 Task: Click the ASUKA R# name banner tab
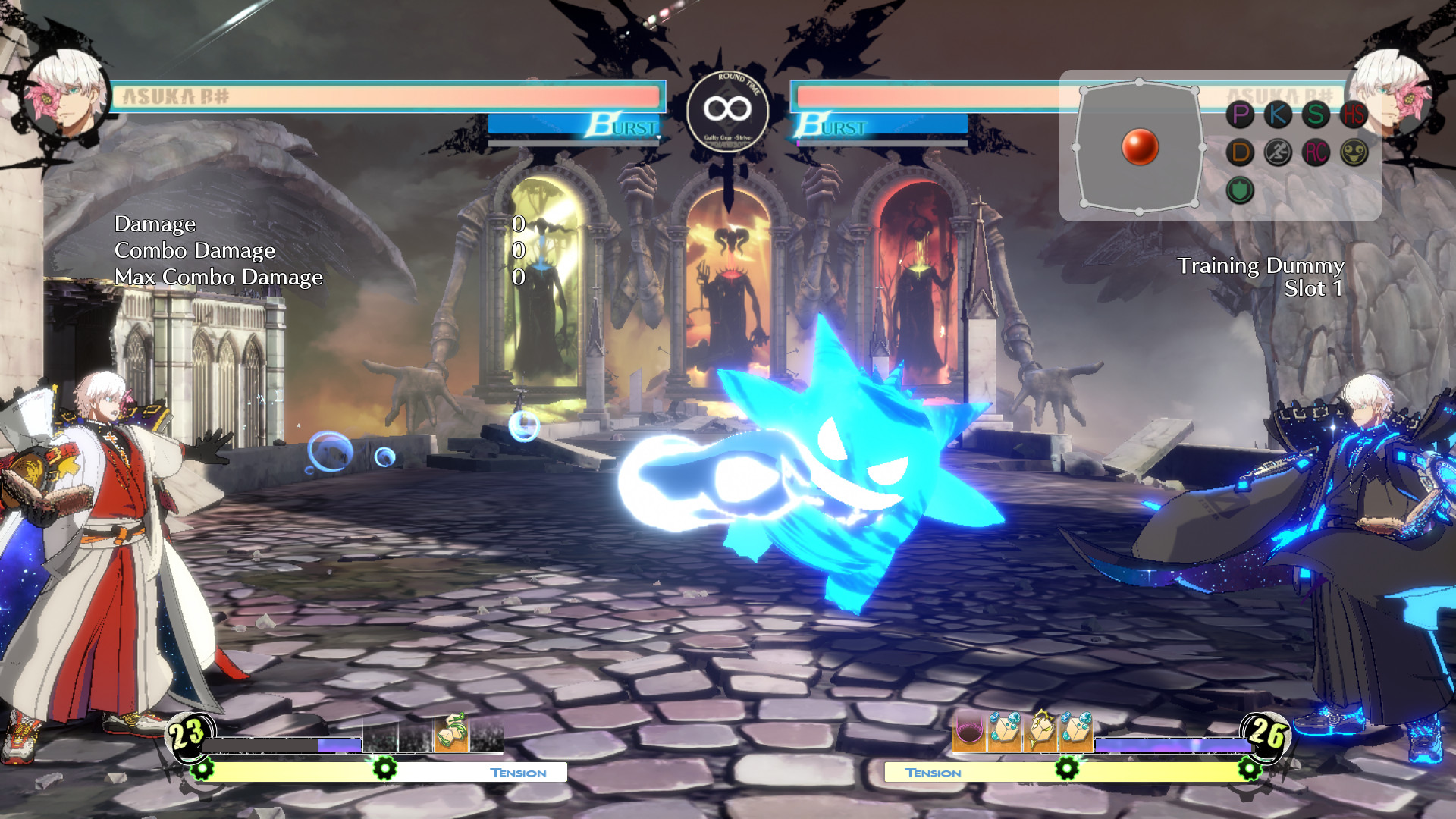pyautogui.click(x=174, y=94)
